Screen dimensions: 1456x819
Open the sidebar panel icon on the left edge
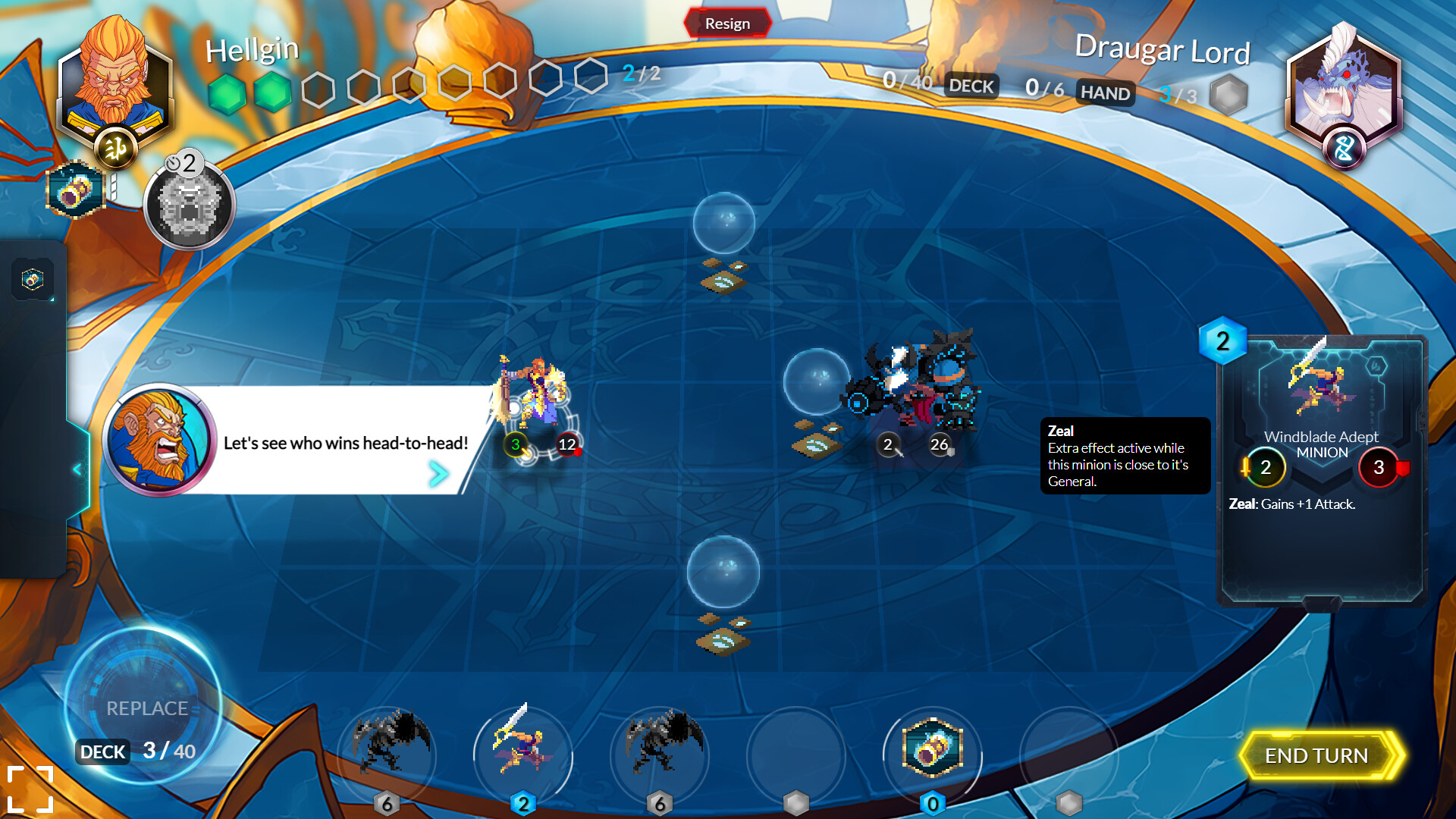point(32,279)
